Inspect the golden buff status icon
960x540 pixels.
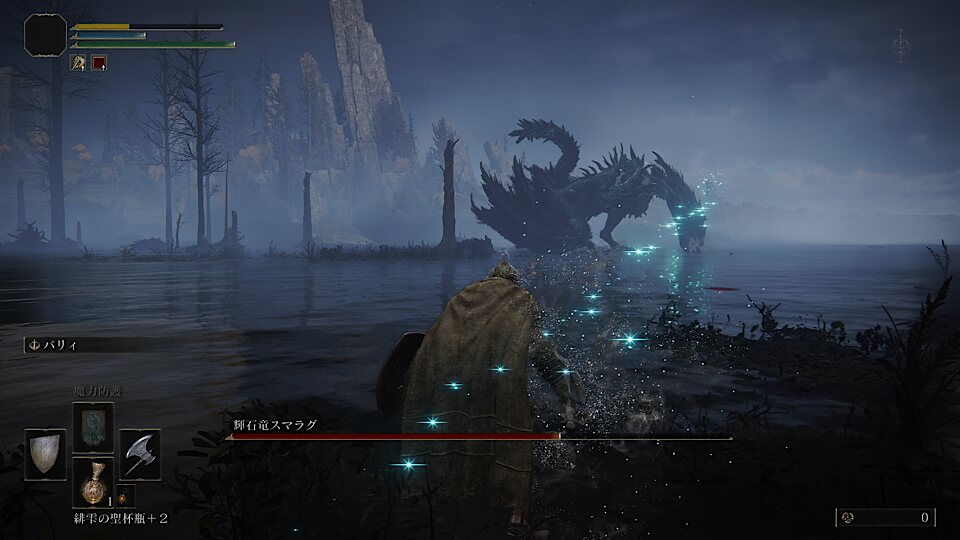78,62
